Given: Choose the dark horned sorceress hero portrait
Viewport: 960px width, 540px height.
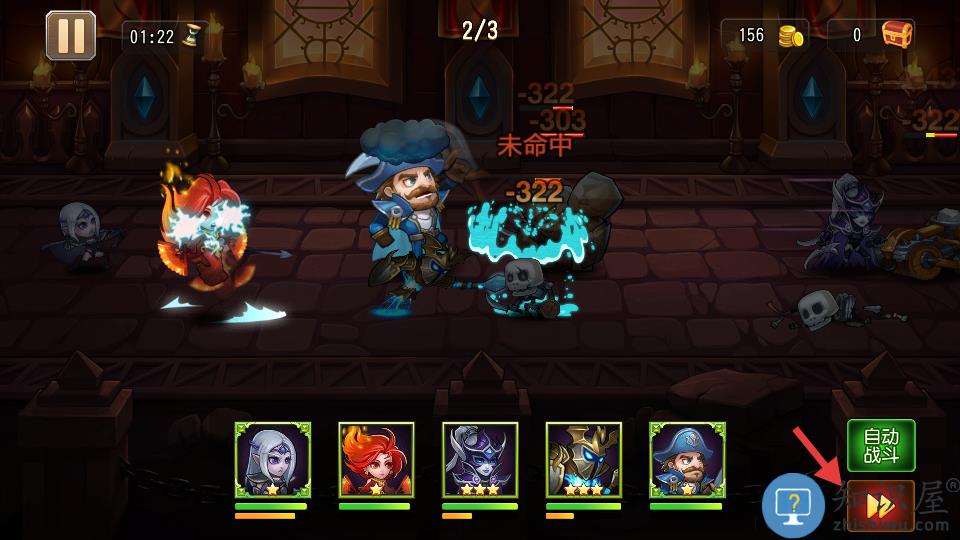Looking at the screenshot, I should coord(480,460).
